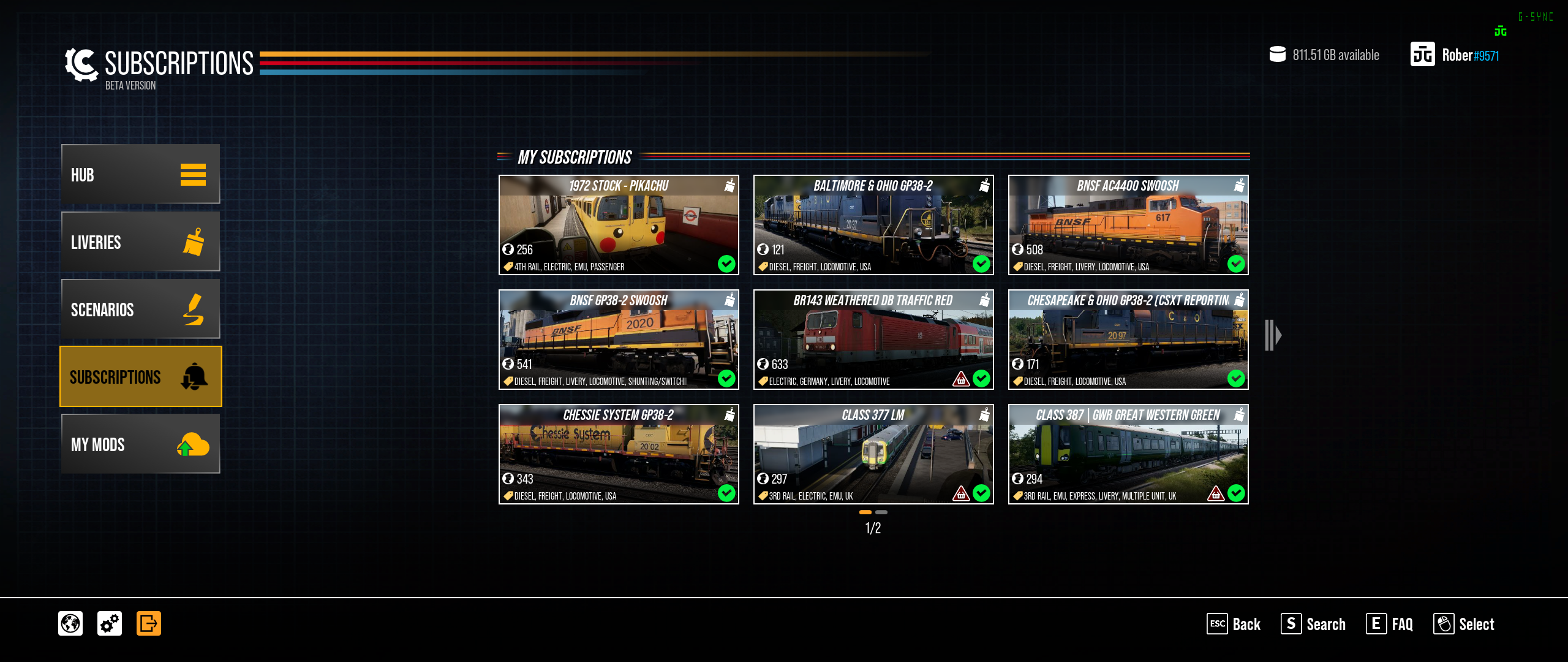This screenshot has height=662, width=1568.
Task: Select the Chessie System GP38-2 tile
Action: point(619,454)
